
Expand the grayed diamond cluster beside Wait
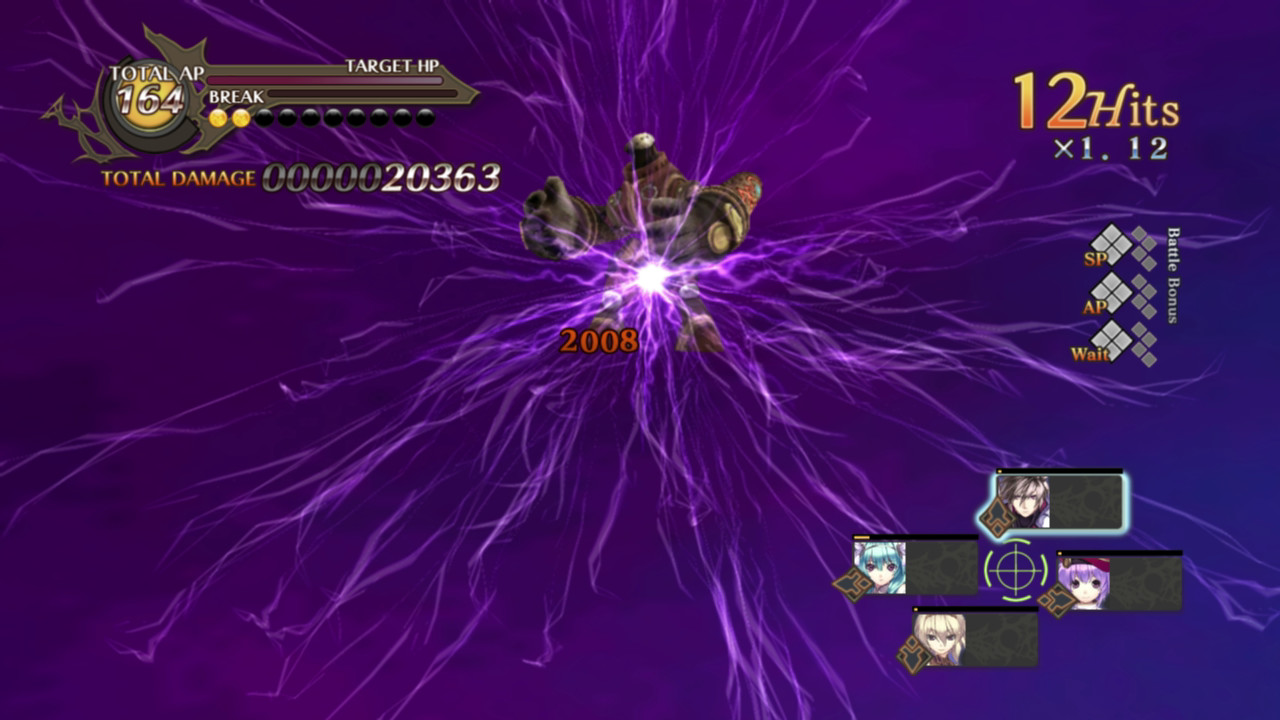(x=1146, y=345)
